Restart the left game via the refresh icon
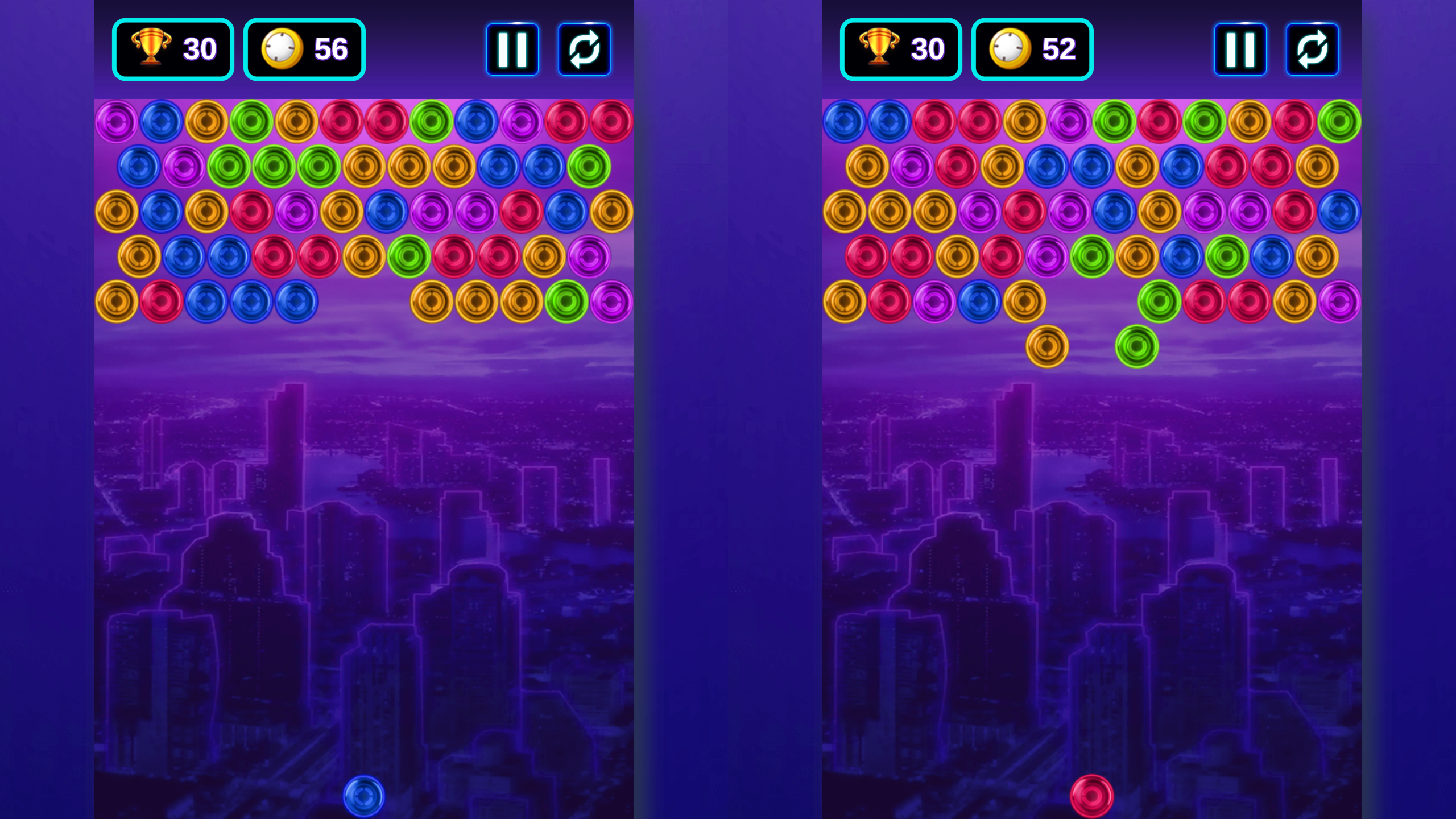Image resolution: width=1456 pixels, height=819 pixels. [584, 48]
